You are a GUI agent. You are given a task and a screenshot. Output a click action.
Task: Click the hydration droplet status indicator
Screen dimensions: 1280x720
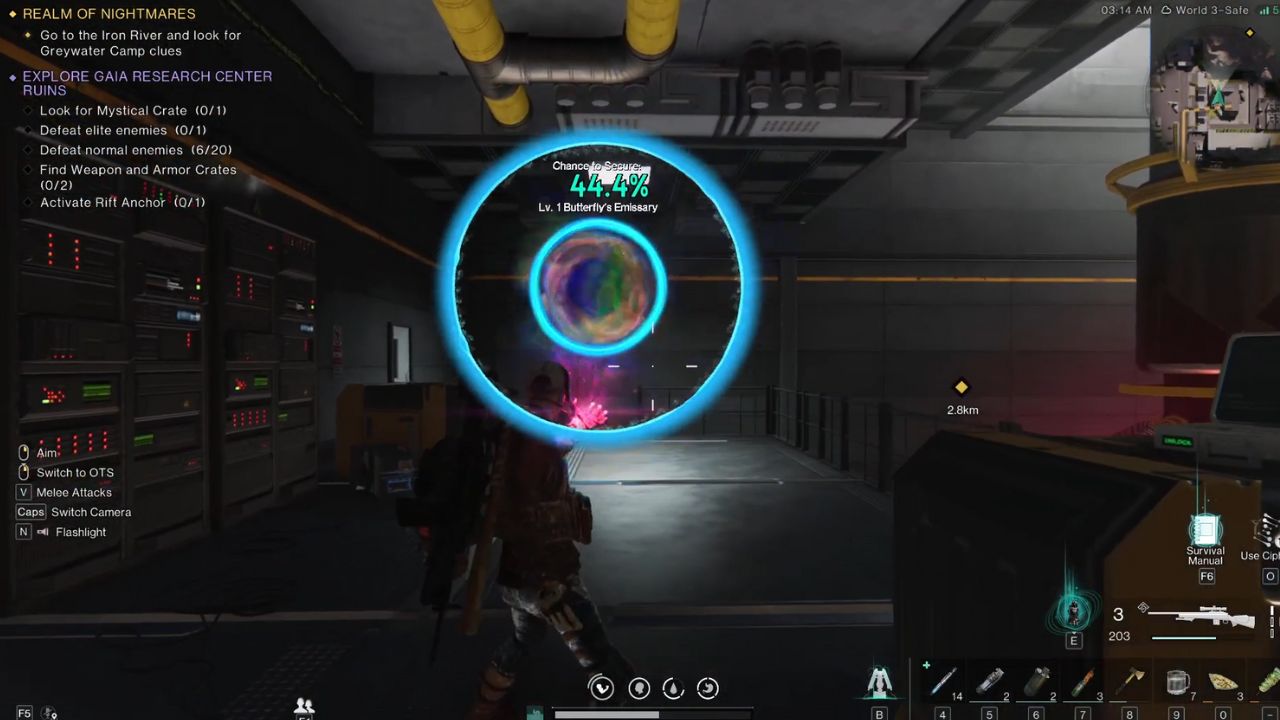click(x=672, y=688)
